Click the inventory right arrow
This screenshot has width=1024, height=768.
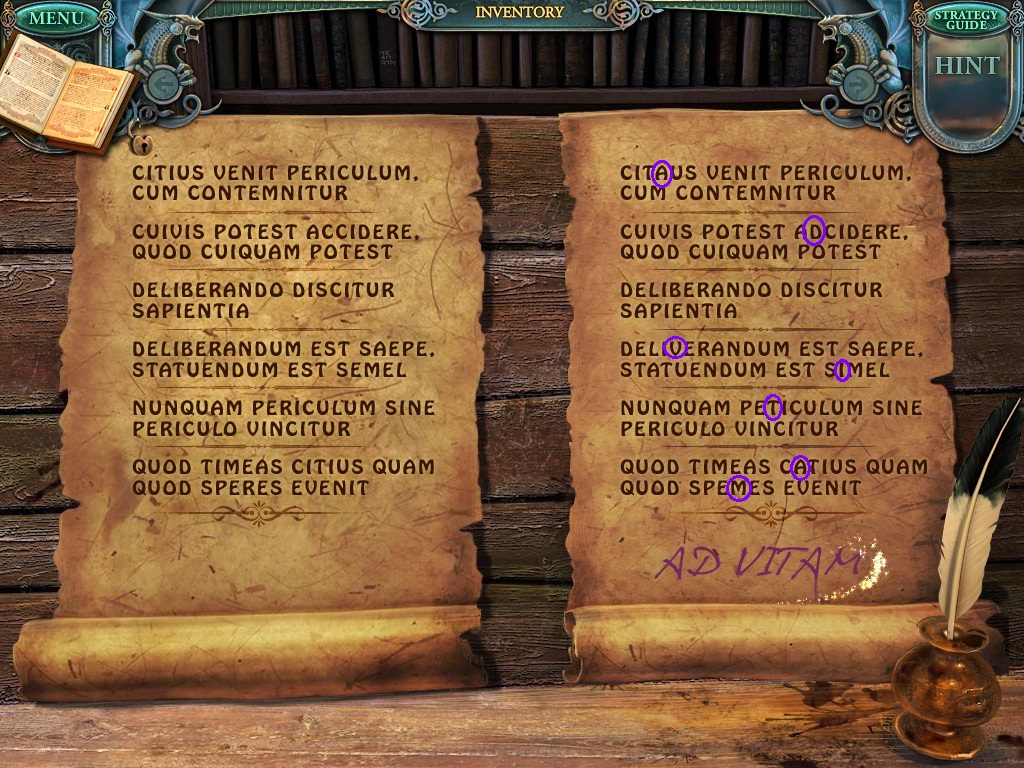[x=856, y=82]
